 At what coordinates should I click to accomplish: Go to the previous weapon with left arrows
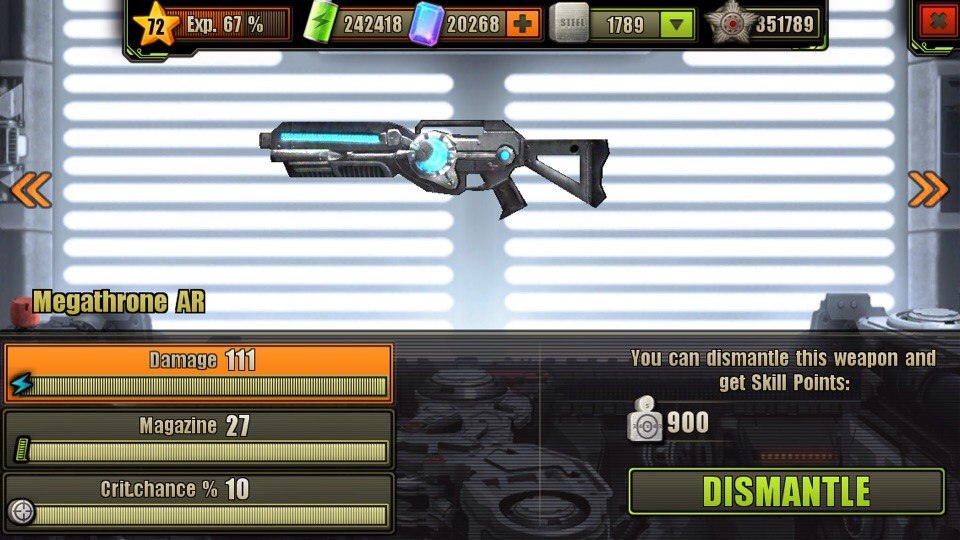pos(30,188)
